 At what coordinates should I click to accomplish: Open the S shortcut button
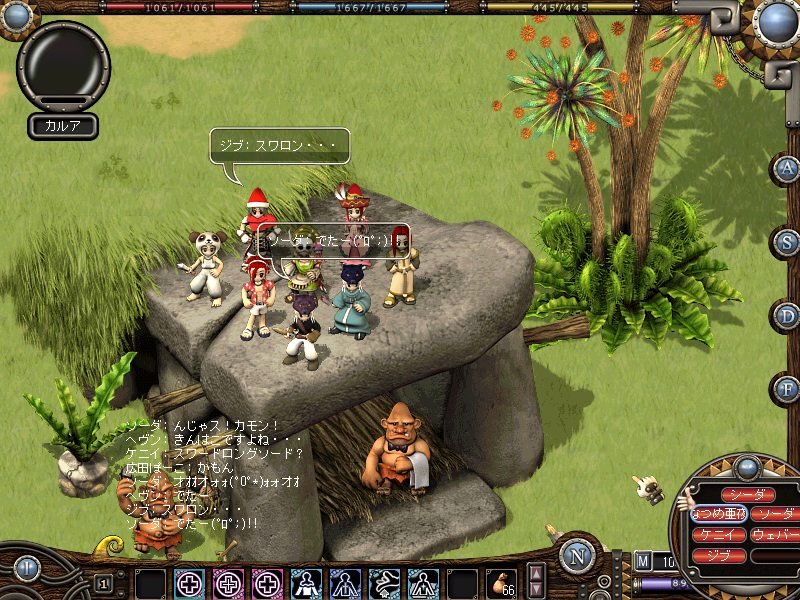pos(786,242)
